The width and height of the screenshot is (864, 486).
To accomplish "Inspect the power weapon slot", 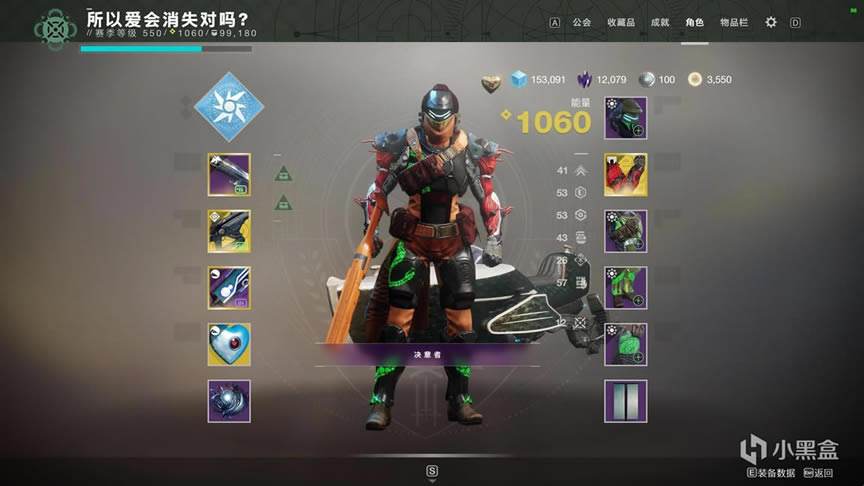I will [x=229, y=288].
